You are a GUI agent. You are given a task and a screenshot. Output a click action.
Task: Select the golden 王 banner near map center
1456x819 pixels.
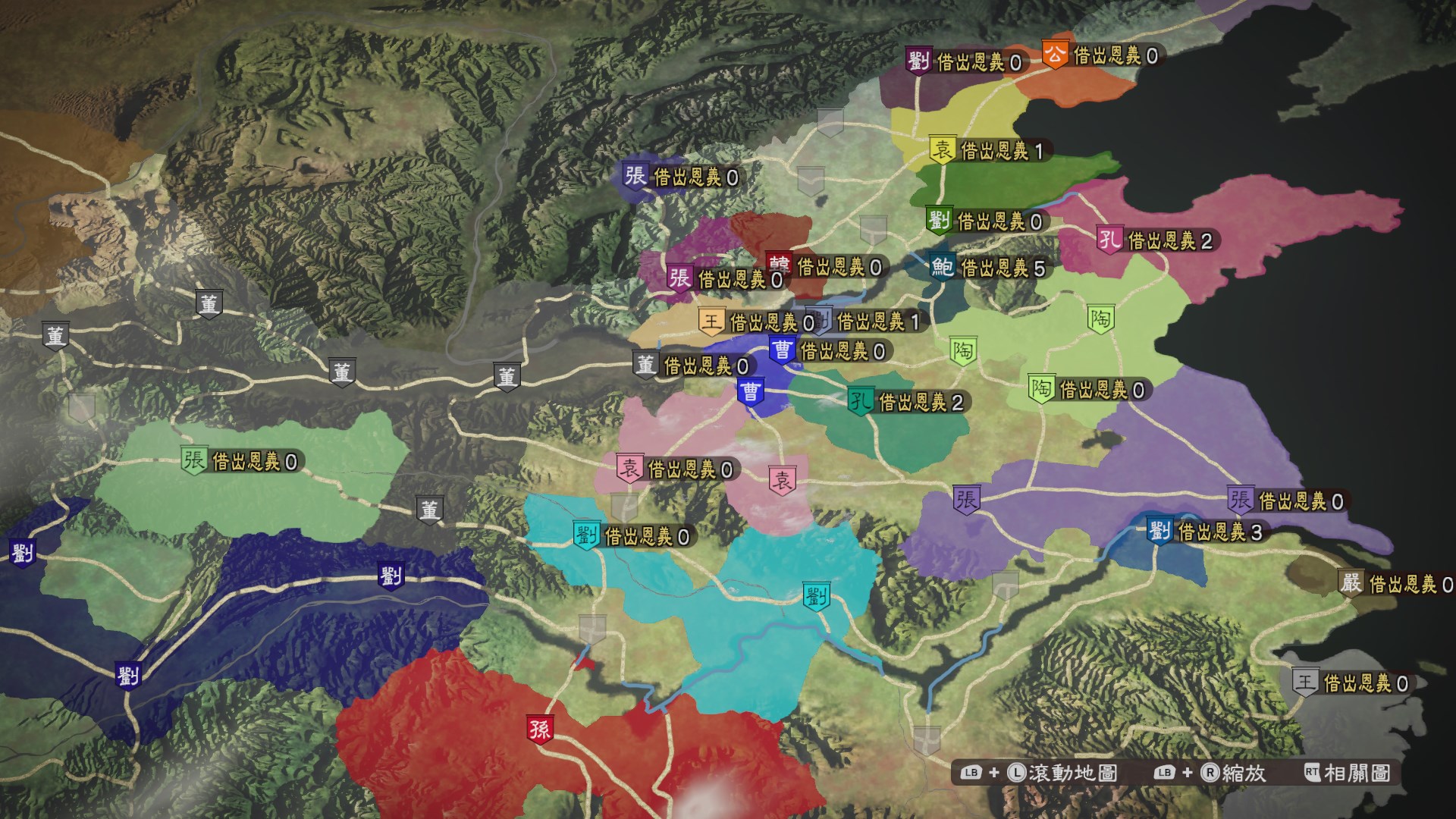tap(711, 322)
